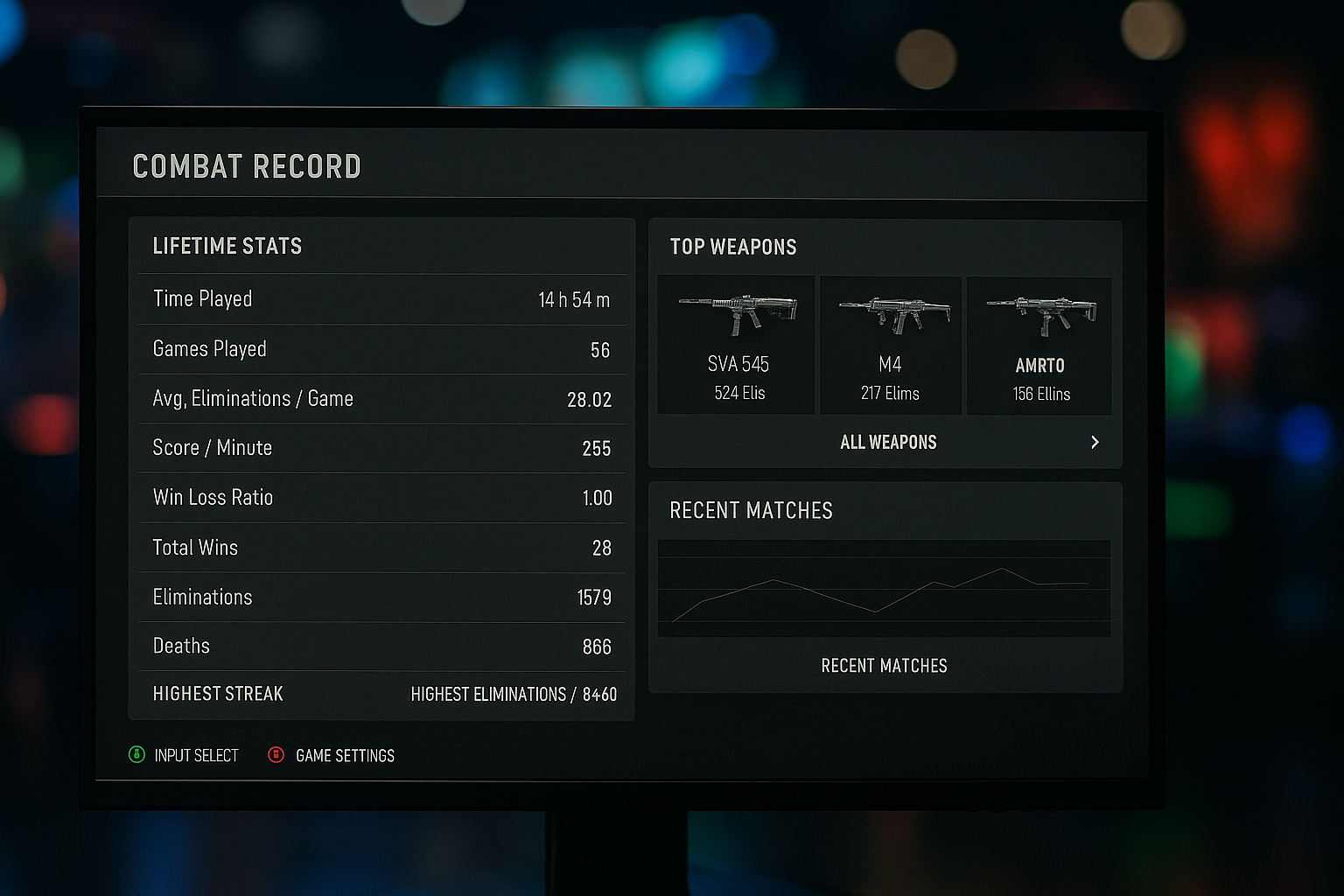The image size is (1344, 896).
Task: Open the All Weapons list
Action: [887, 443]
